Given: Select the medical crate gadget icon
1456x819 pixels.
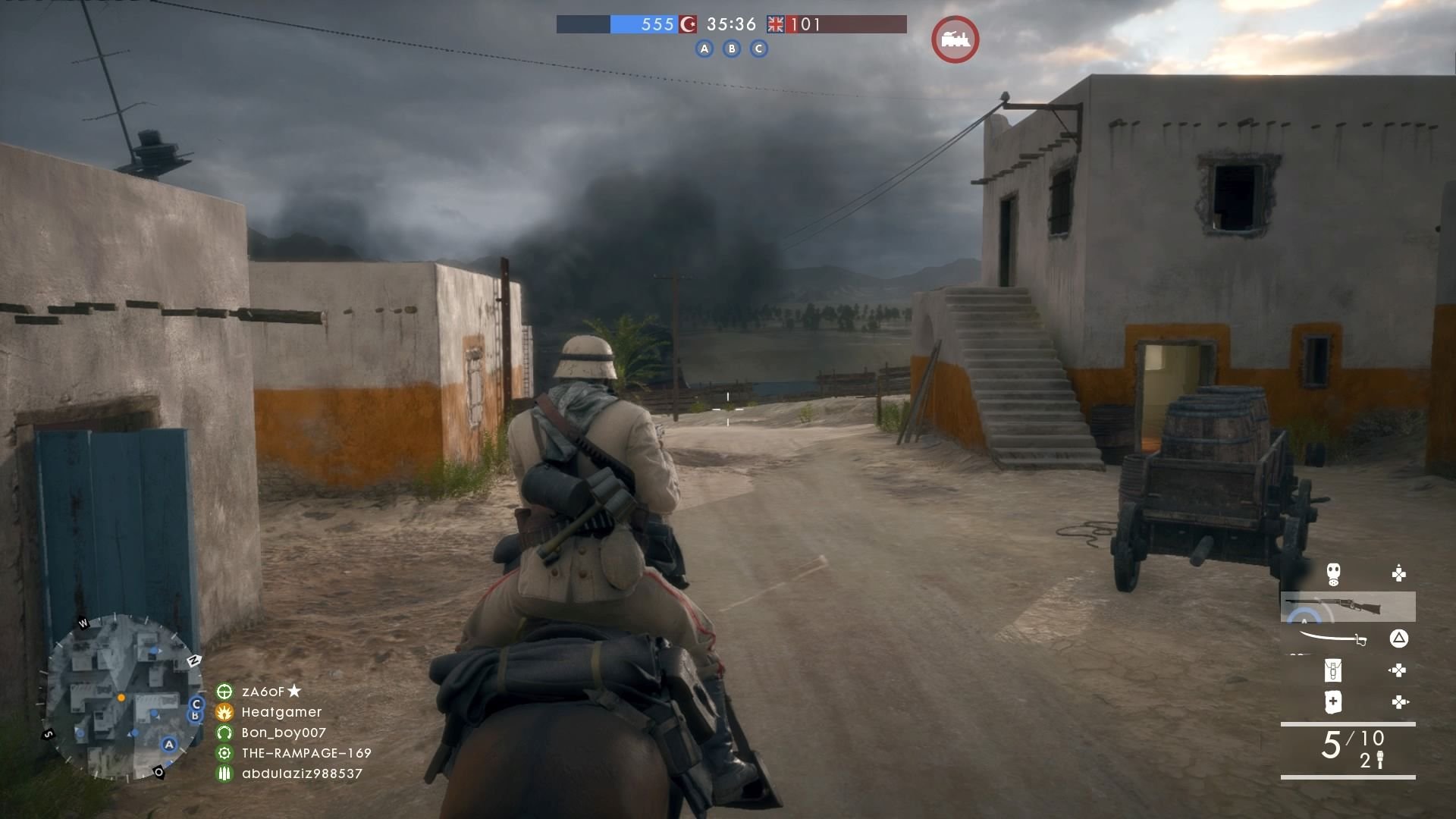Looking at the screenshot, I should pyautogui.click(x=1332, y=701).
